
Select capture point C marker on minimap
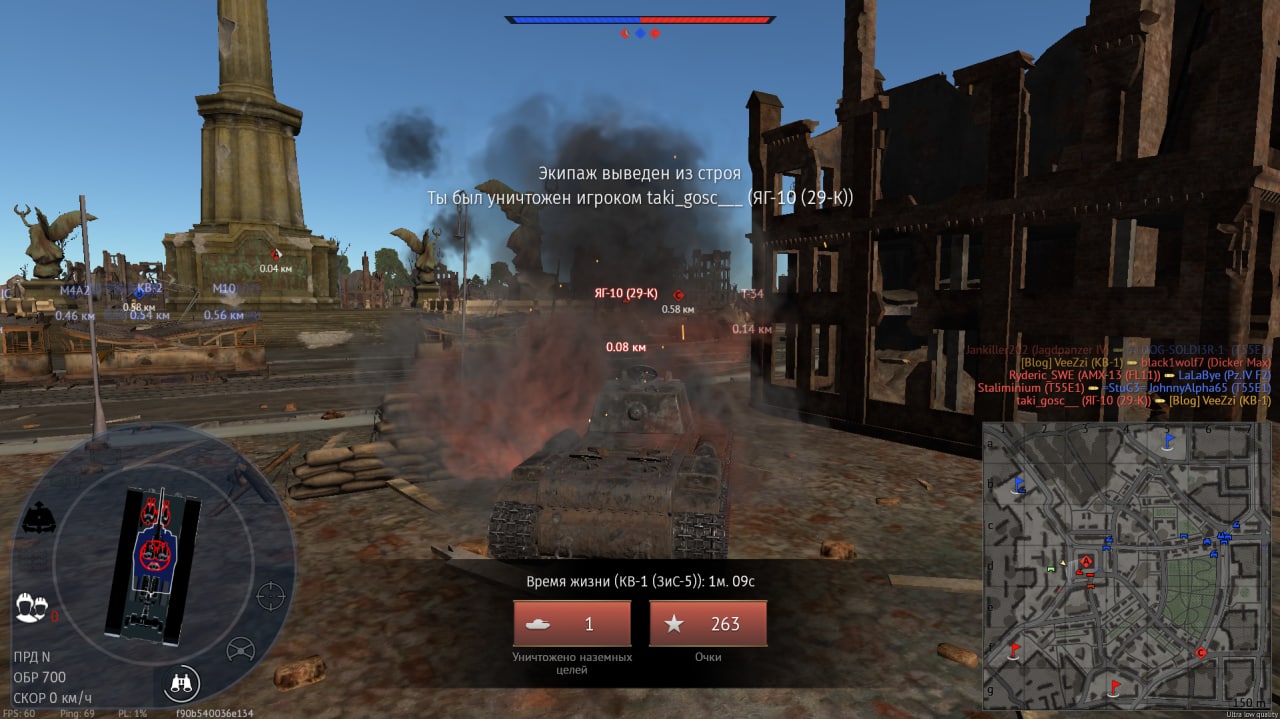(x=1201, y=653)
